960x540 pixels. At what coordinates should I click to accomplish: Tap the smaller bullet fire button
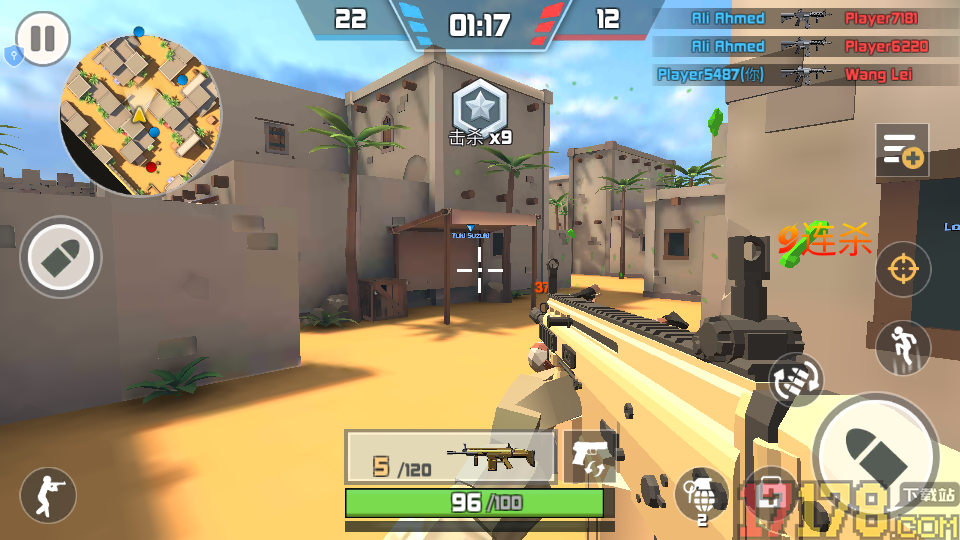[61, 257]
